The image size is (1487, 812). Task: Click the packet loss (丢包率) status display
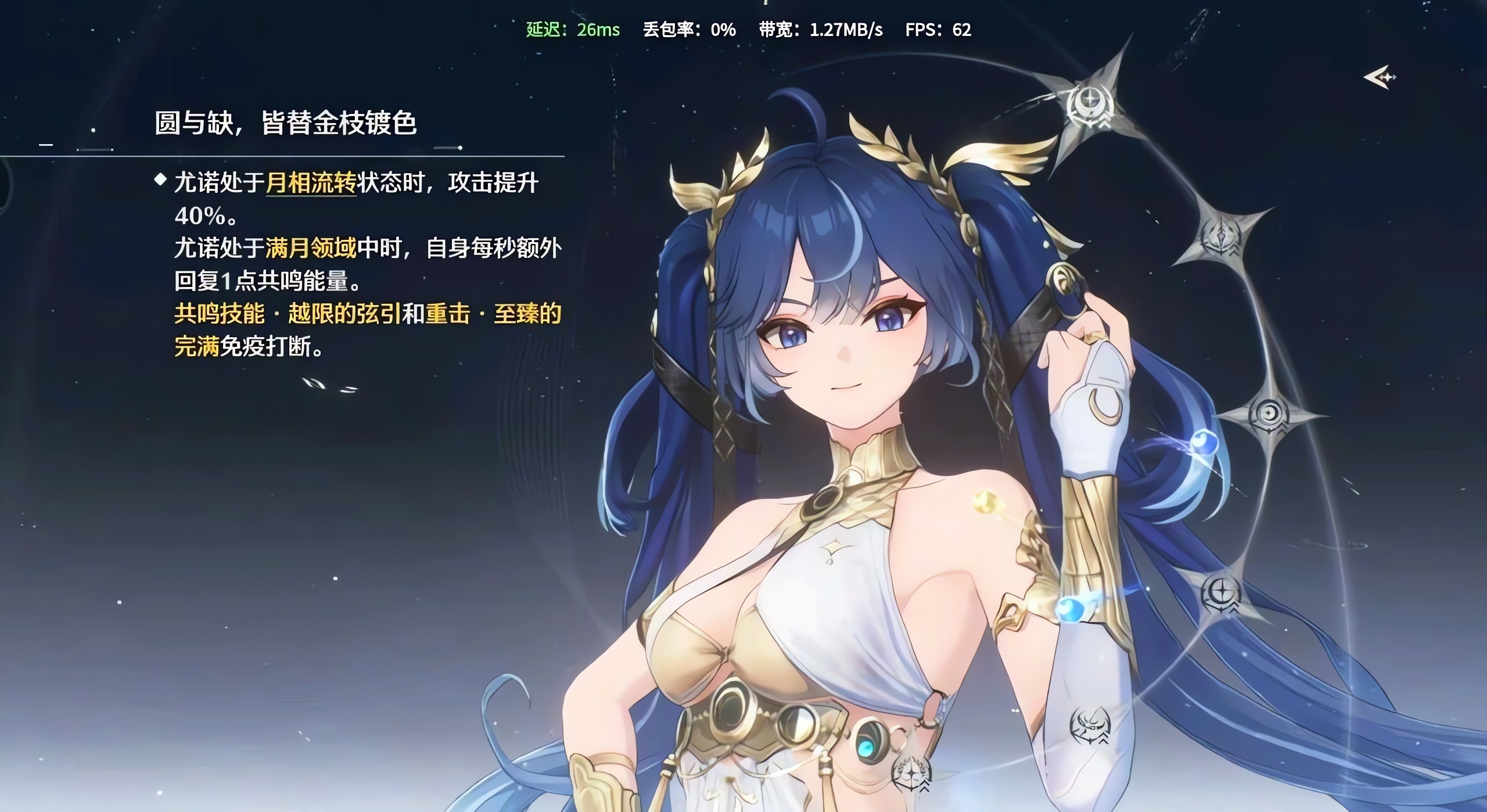click(x=688, y=30)
